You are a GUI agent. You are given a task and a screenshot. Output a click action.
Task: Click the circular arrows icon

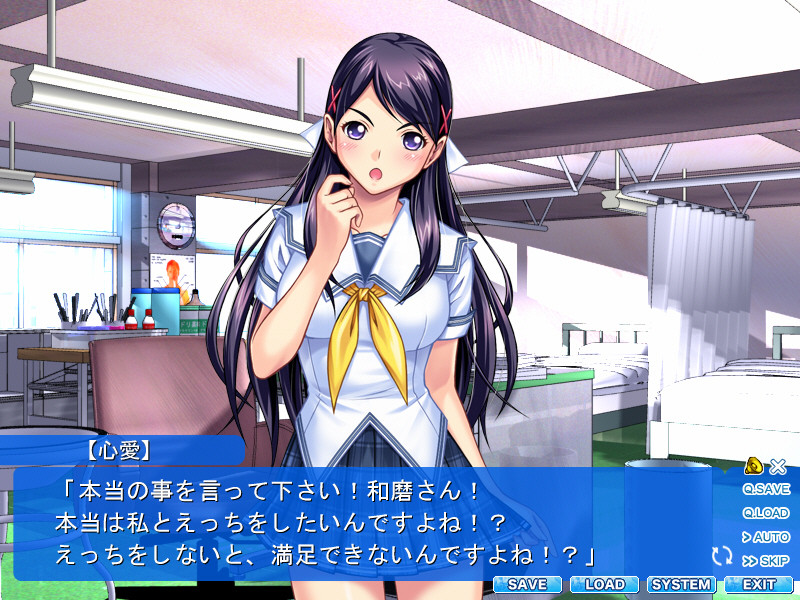722,555
